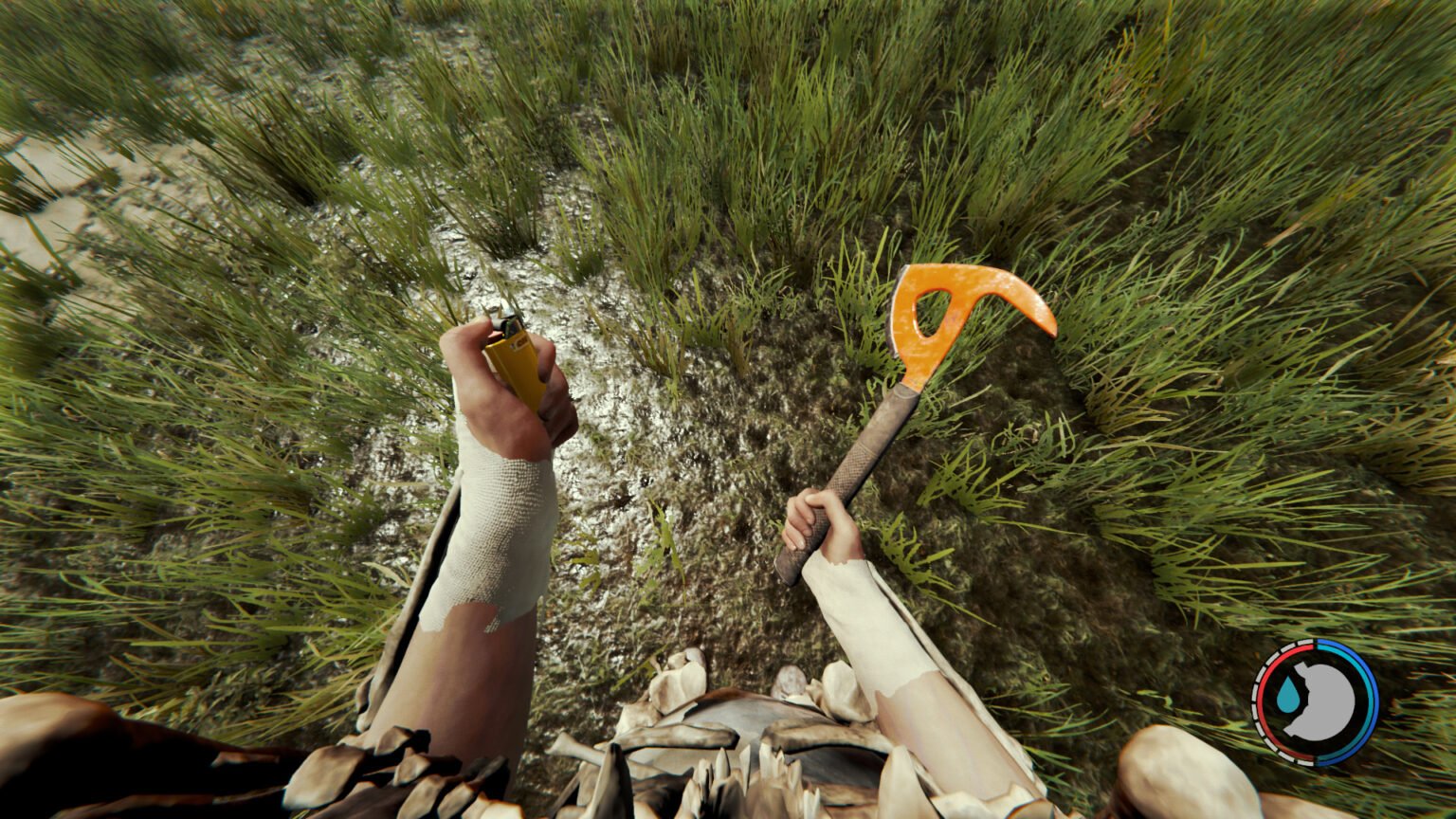1456x819 pixels.
Task: Click the climbing axe handle grip
Action: click(853, 474)
